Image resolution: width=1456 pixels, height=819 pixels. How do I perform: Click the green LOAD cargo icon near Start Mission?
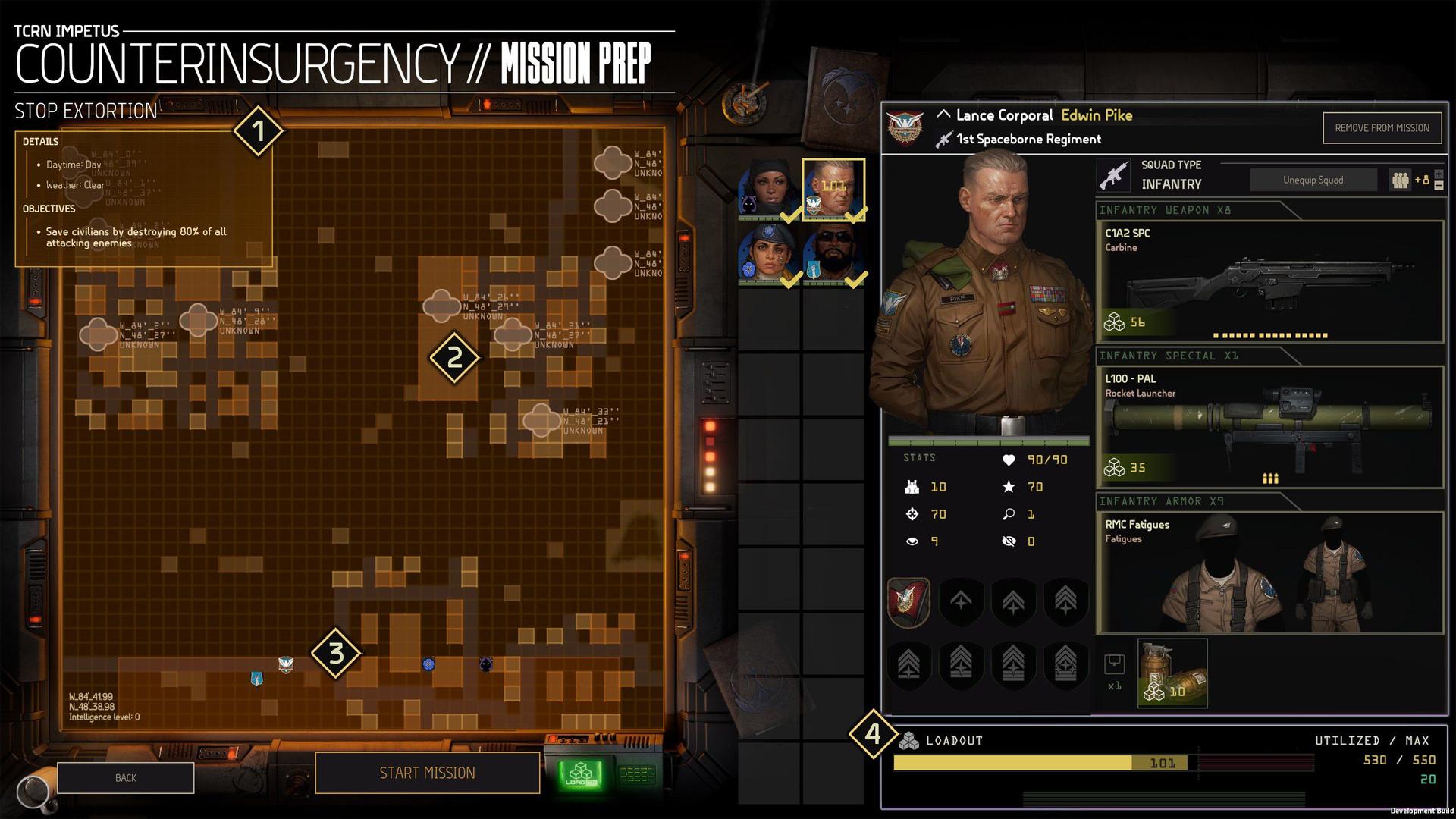click(579, 773)
